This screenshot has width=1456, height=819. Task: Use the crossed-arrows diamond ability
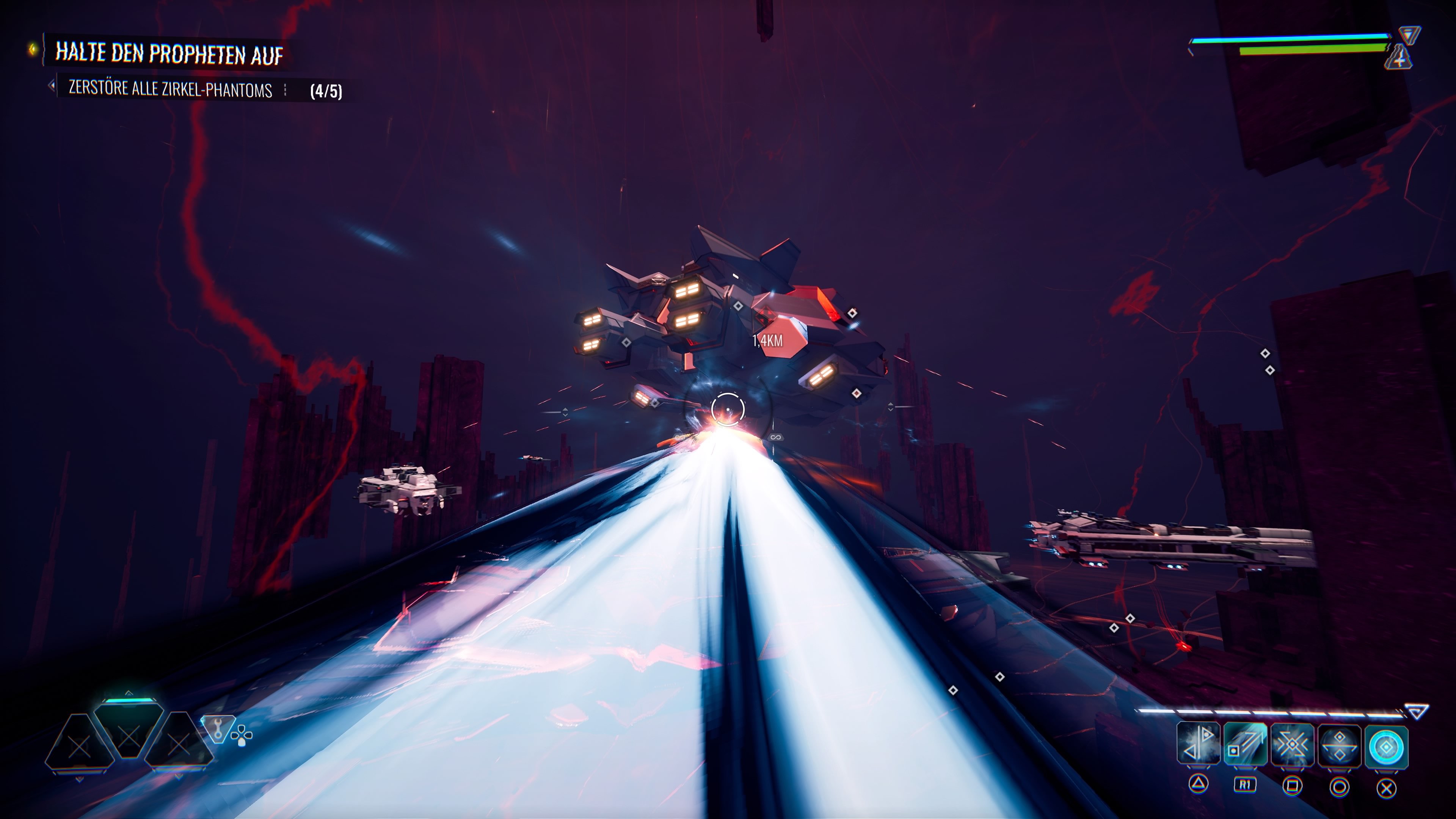[x=1292, y=745]
